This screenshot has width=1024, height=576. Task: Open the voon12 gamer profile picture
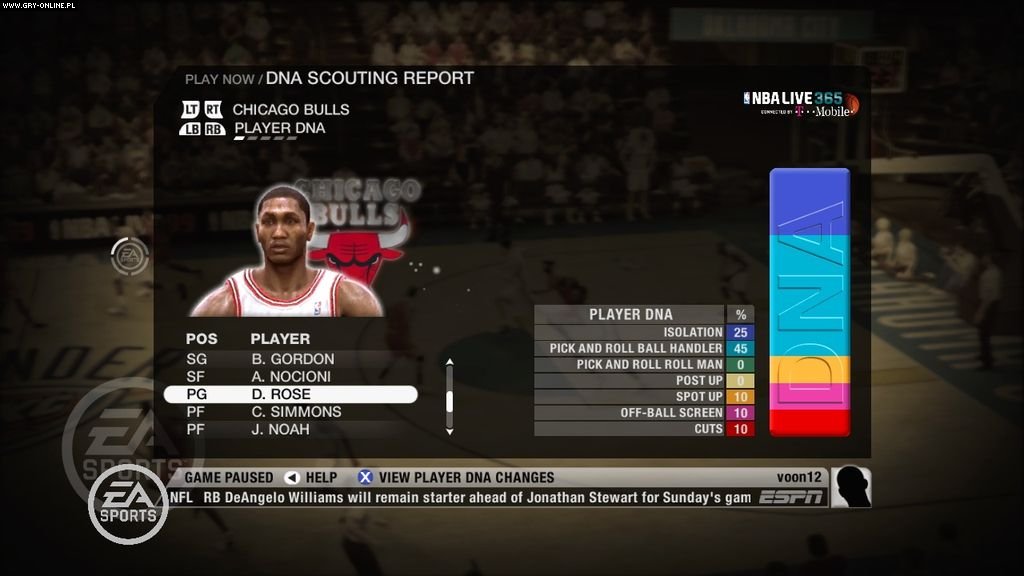click(851, 487)
